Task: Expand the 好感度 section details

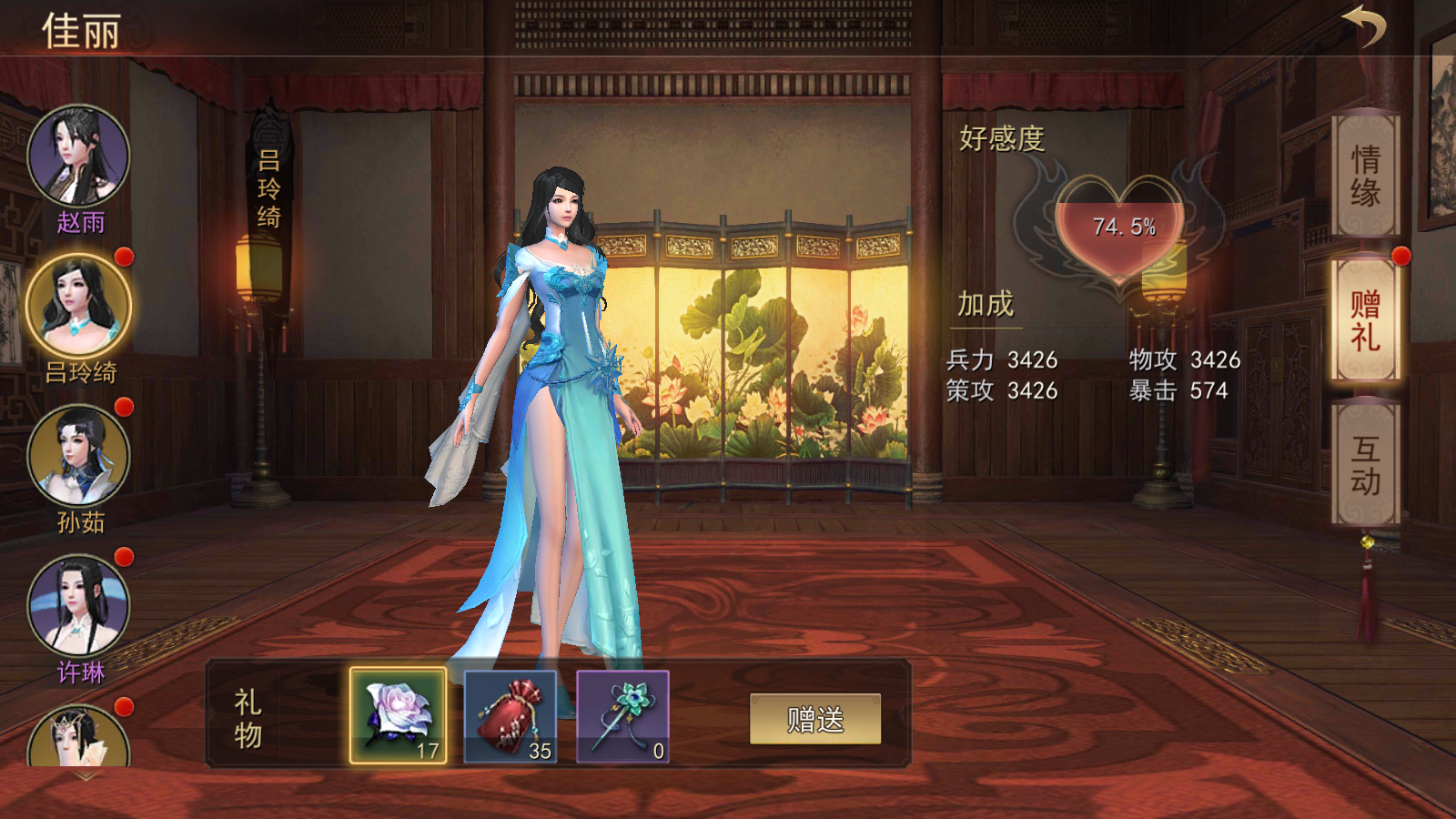Action: [x=999, y=138]
